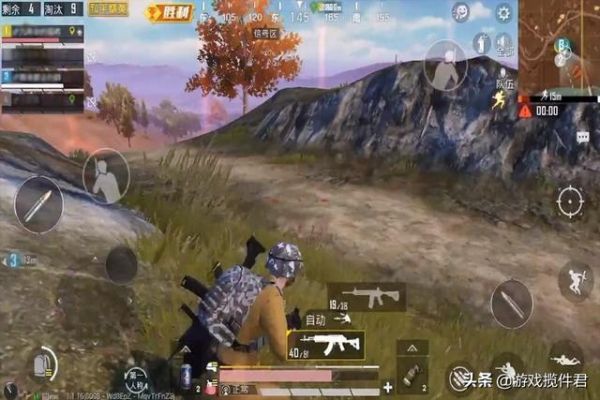Switch to the AKM rifle slot
Image resolution: width=600 pixels, height=400 pixels.
click(327, 345)
